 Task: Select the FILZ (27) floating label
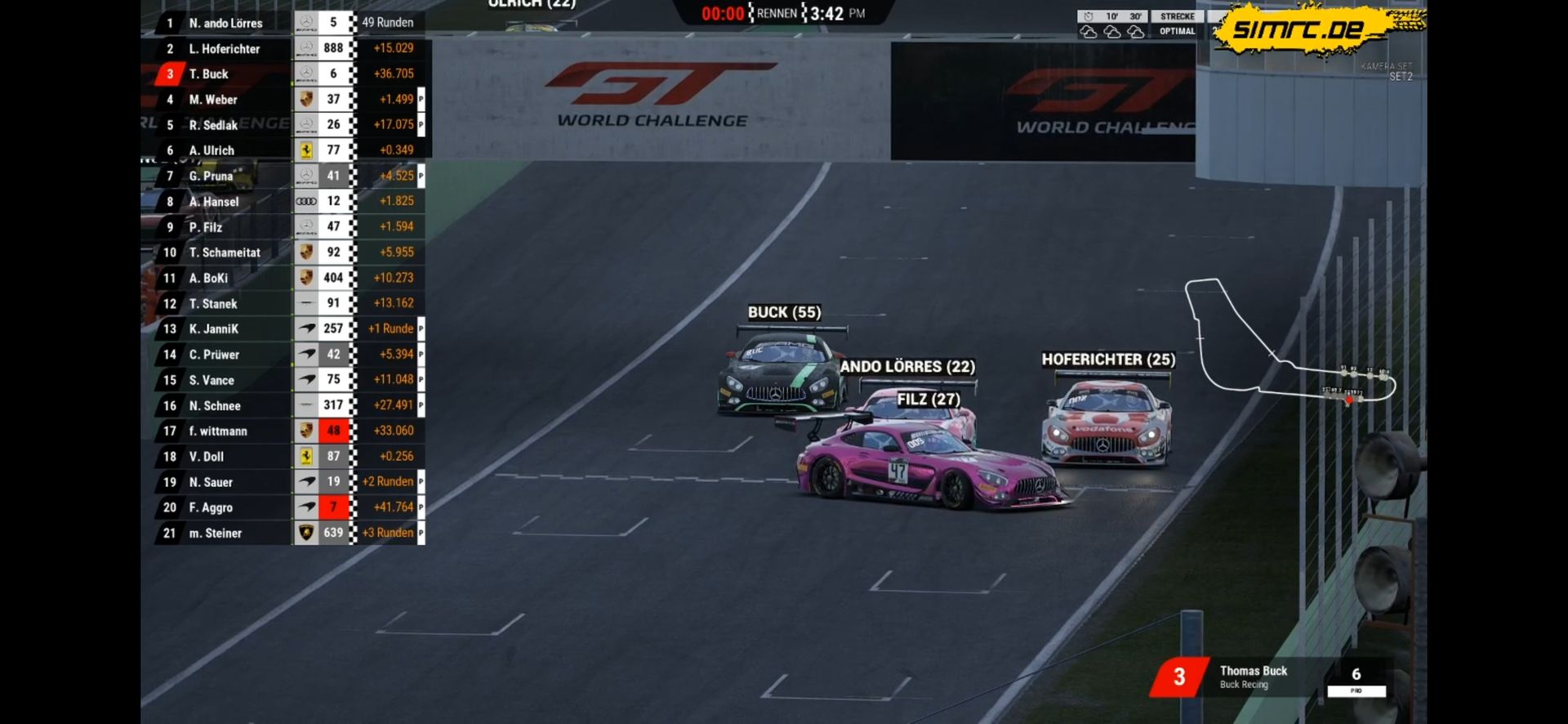(929, 400)
